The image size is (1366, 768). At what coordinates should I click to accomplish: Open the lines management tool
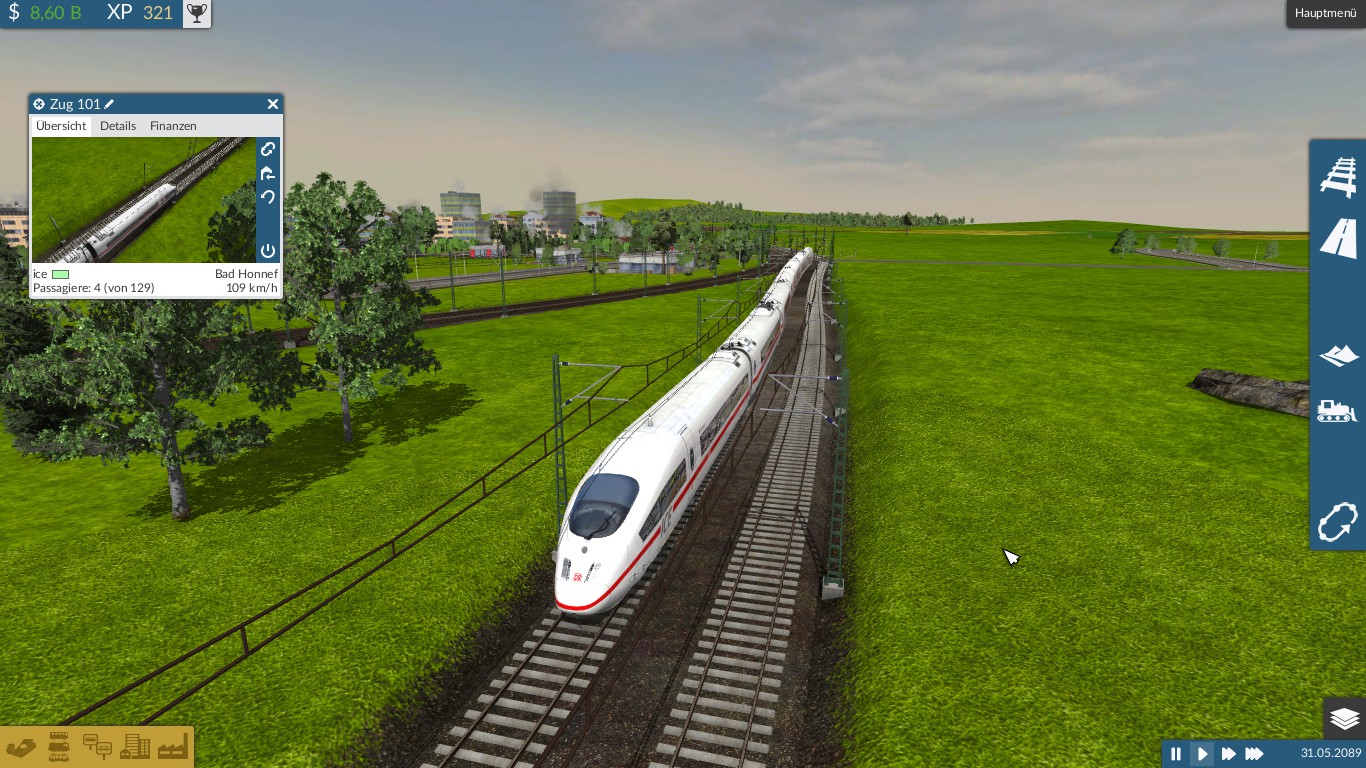coord(1337,522)
